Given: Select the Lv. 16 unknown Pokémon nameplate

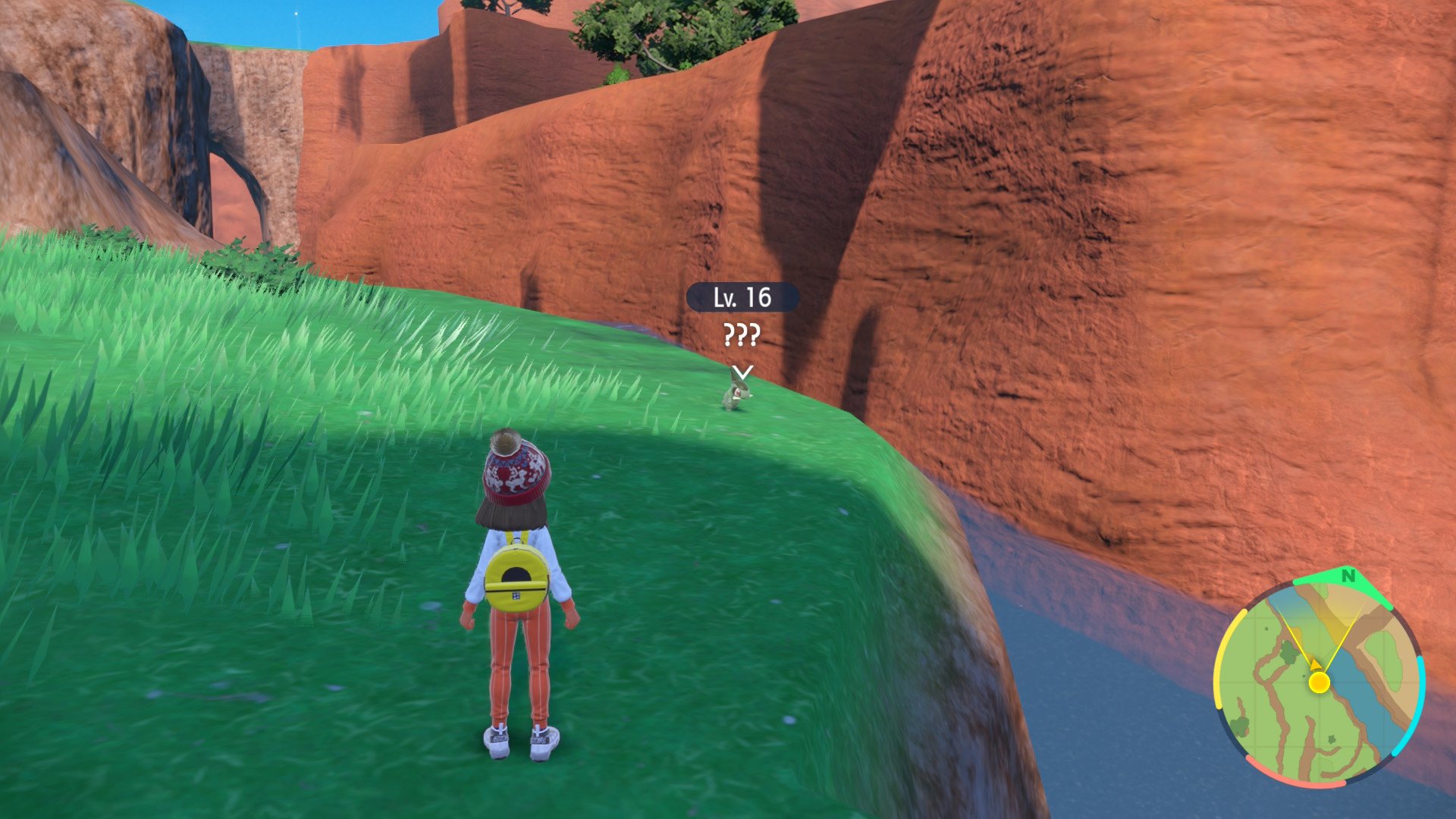Looking at the screenshot, I should (742, 297).
